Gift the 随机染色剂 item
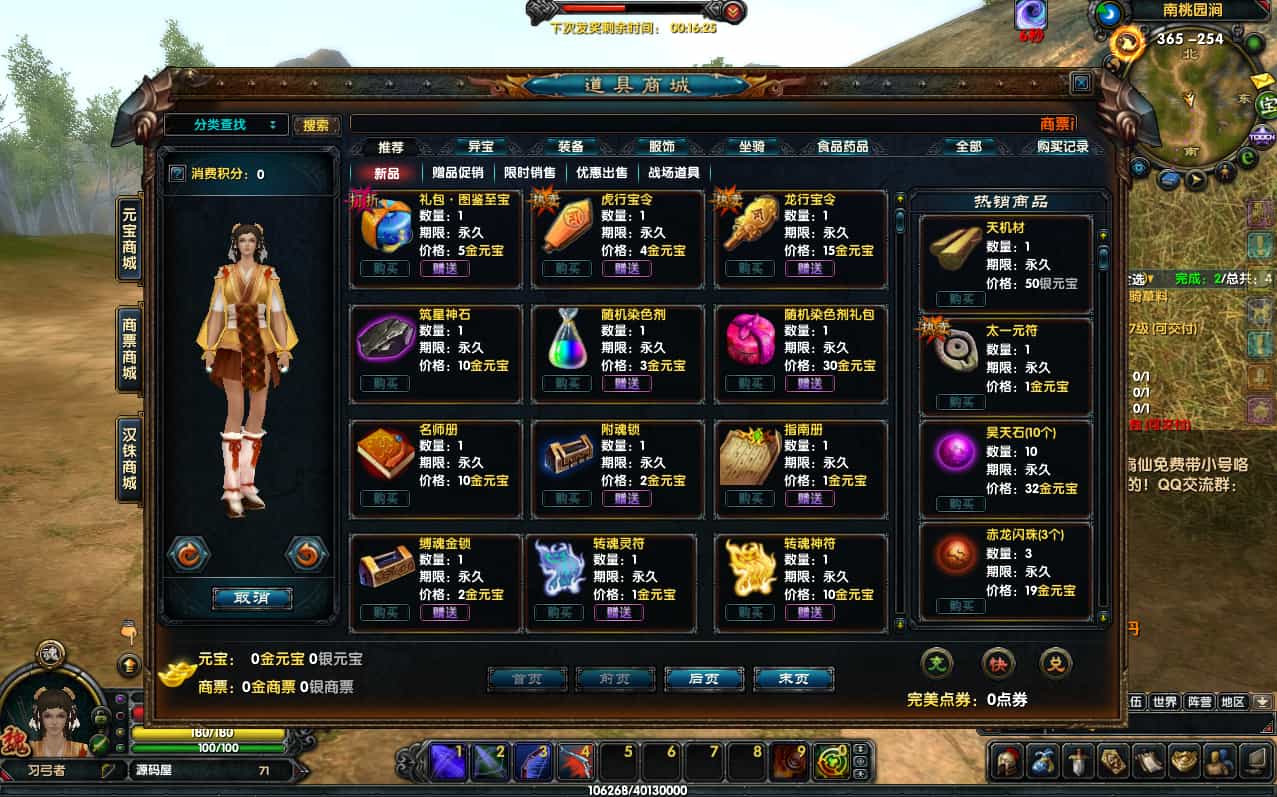 (627, 383)
